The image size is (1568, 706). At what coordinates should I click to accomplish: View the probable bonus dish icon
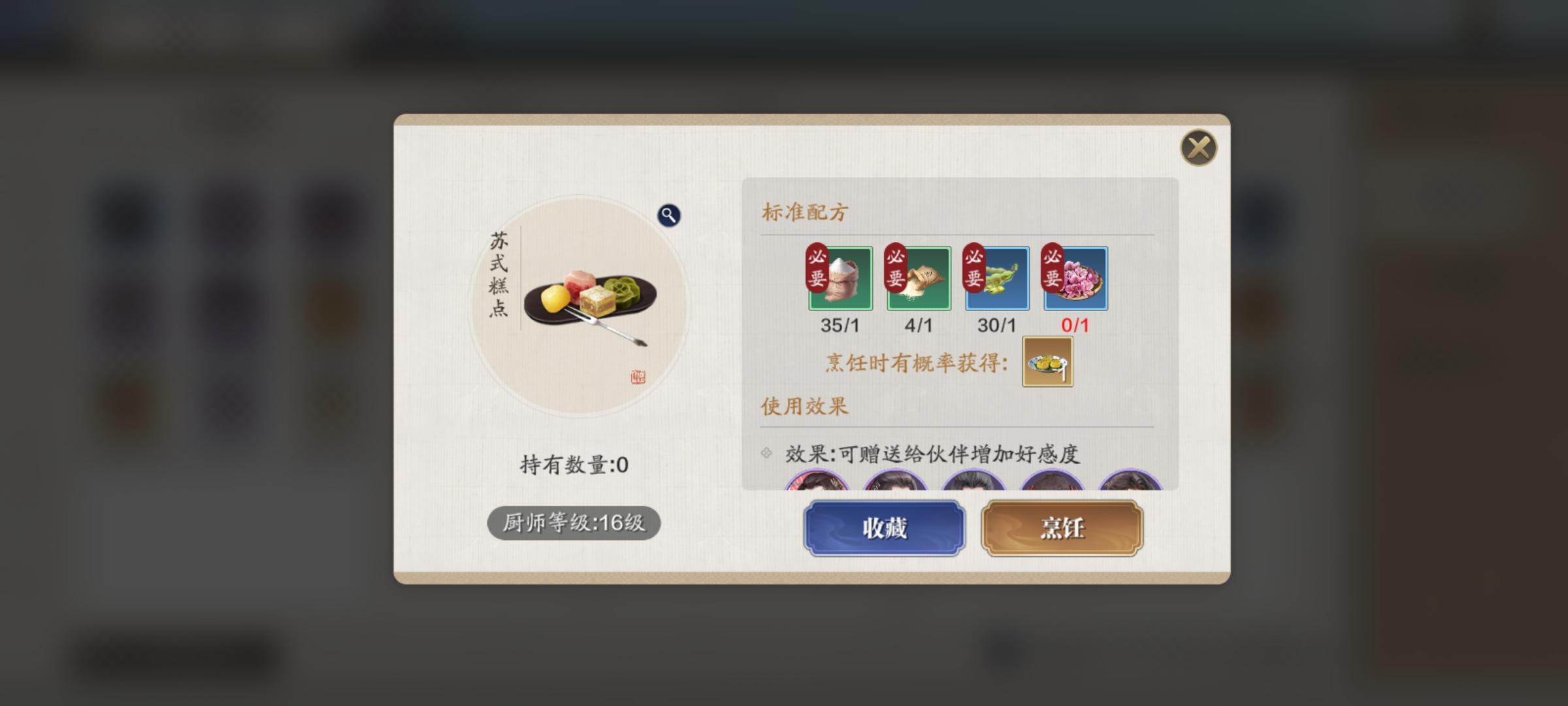1048,360
